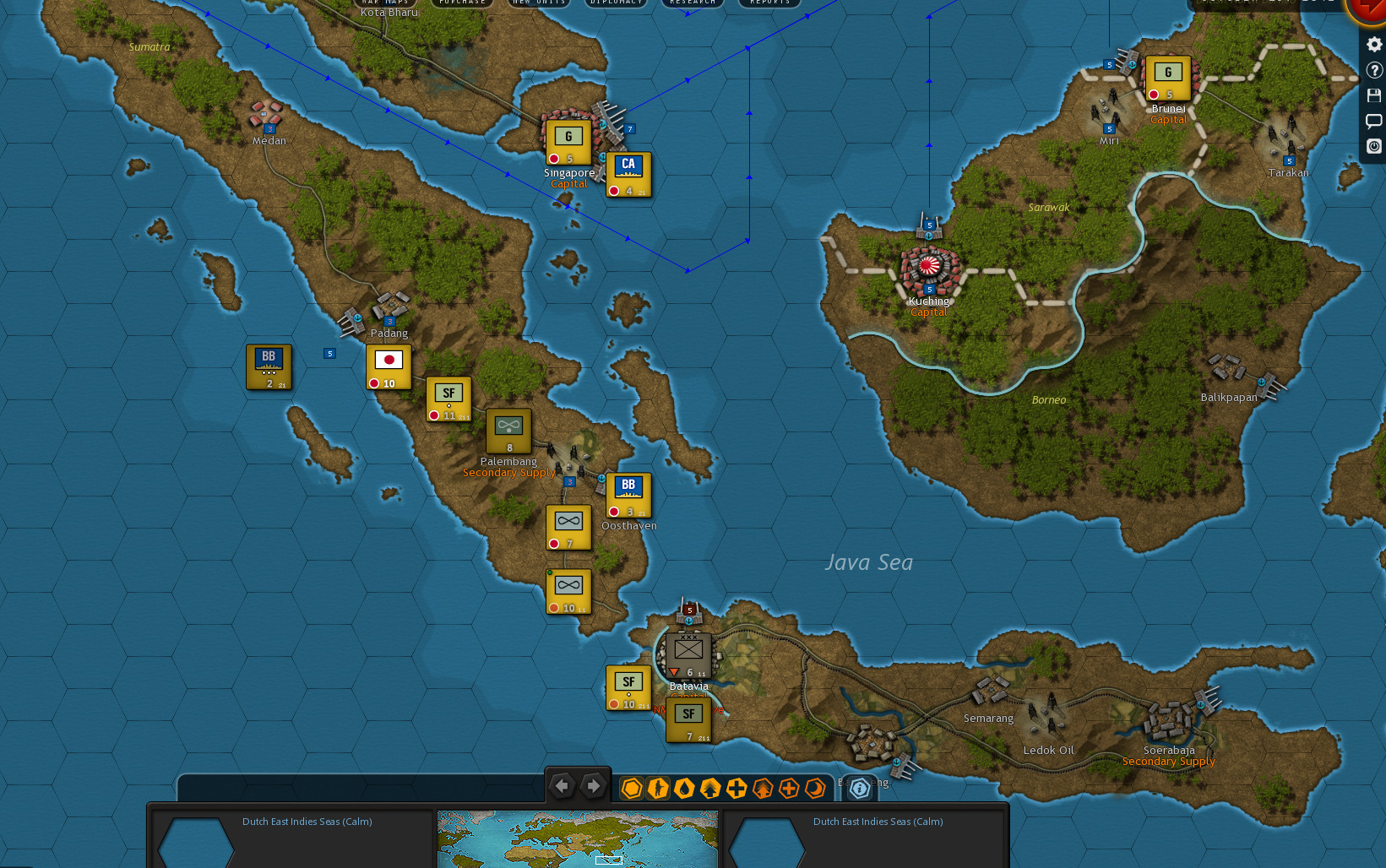Click the world minimap thumbnail
This screenshot has height=868, width=1386.
coord(577,839)
